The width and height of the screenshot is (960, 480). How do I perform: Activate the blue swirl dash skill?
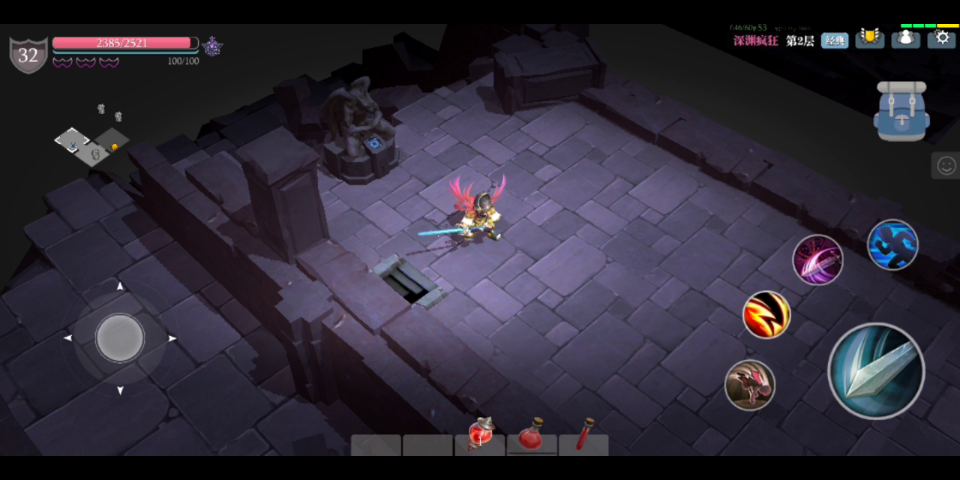point(892,245)
